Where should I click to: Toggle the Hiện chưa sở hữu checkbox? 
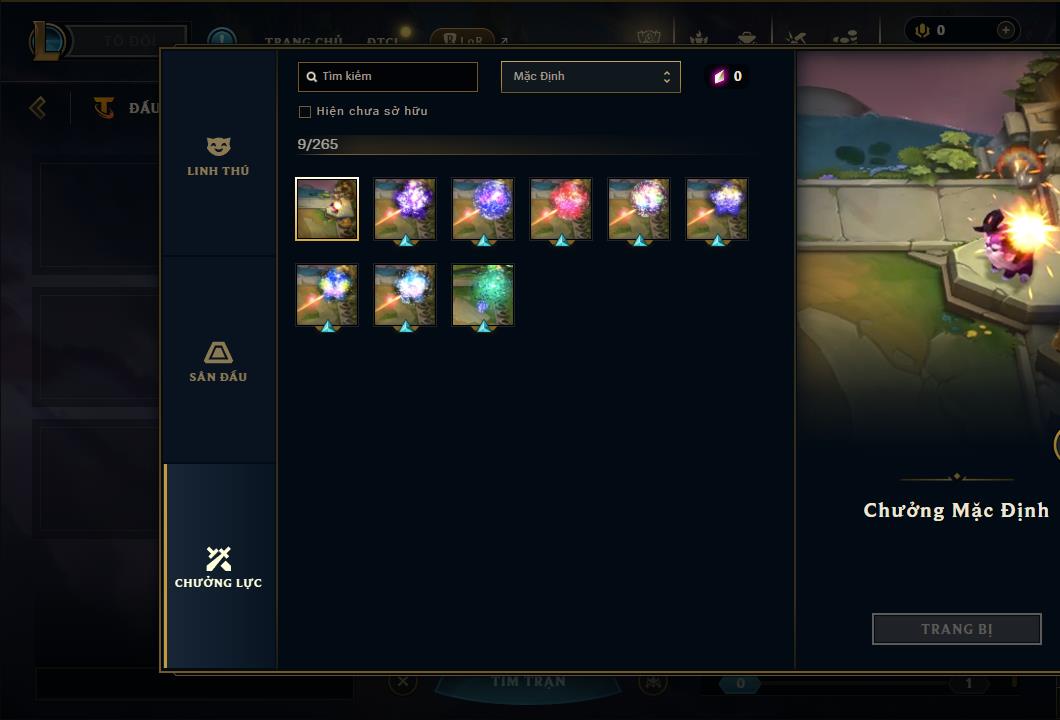(305, 111)
